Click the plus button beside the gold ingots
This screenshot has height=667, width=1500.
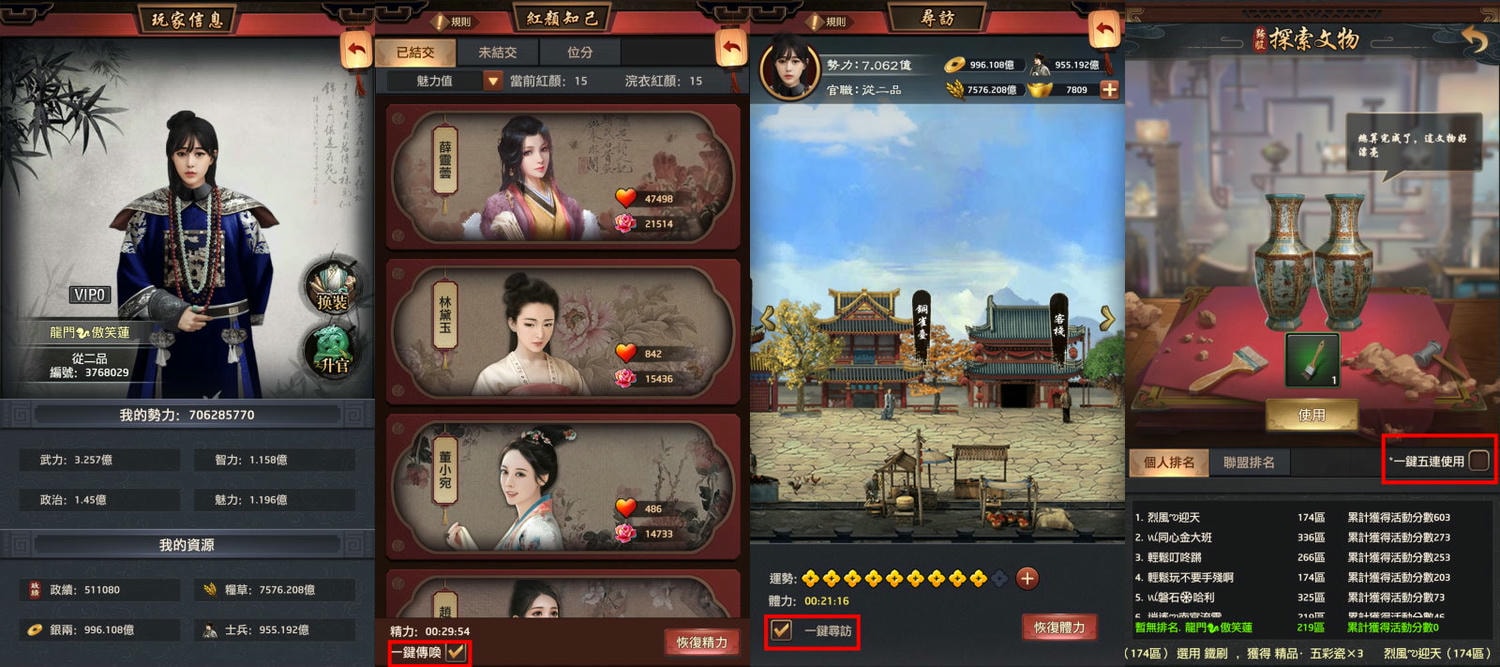coord(1109,90)
